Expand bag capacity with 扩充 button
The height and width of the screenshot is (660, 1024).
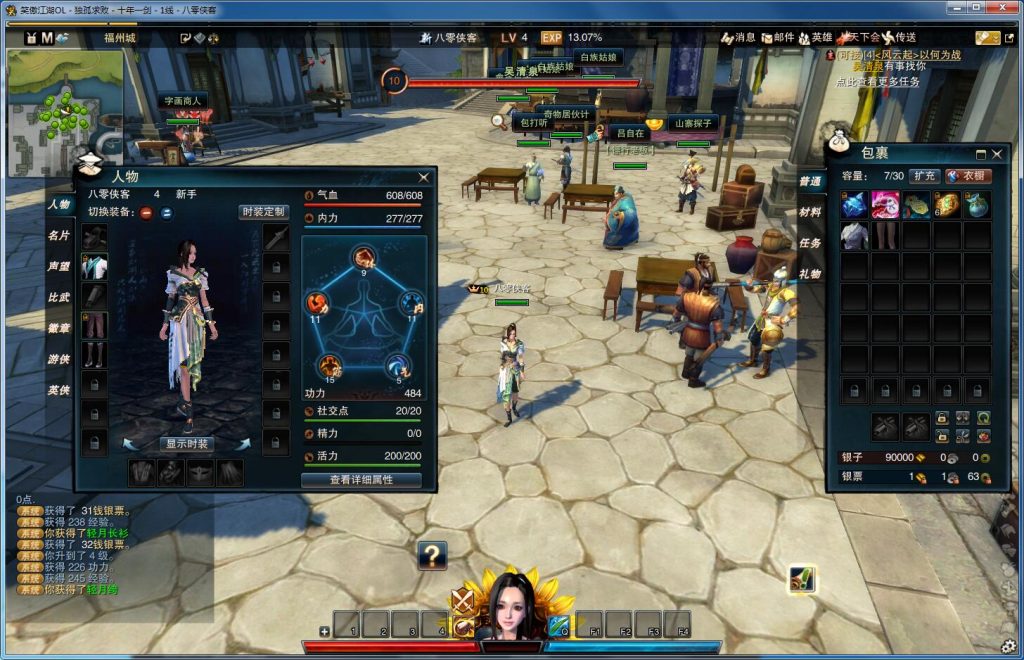pyautogui.click(x=924, y=176)
